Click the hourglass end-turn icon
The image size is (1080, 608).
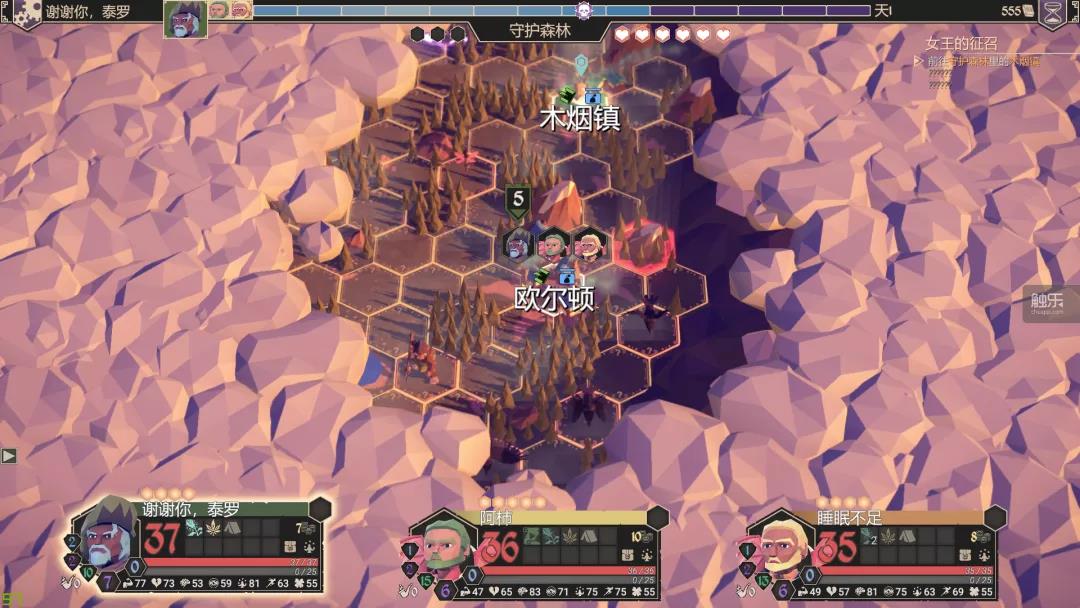click(1053, 13)
